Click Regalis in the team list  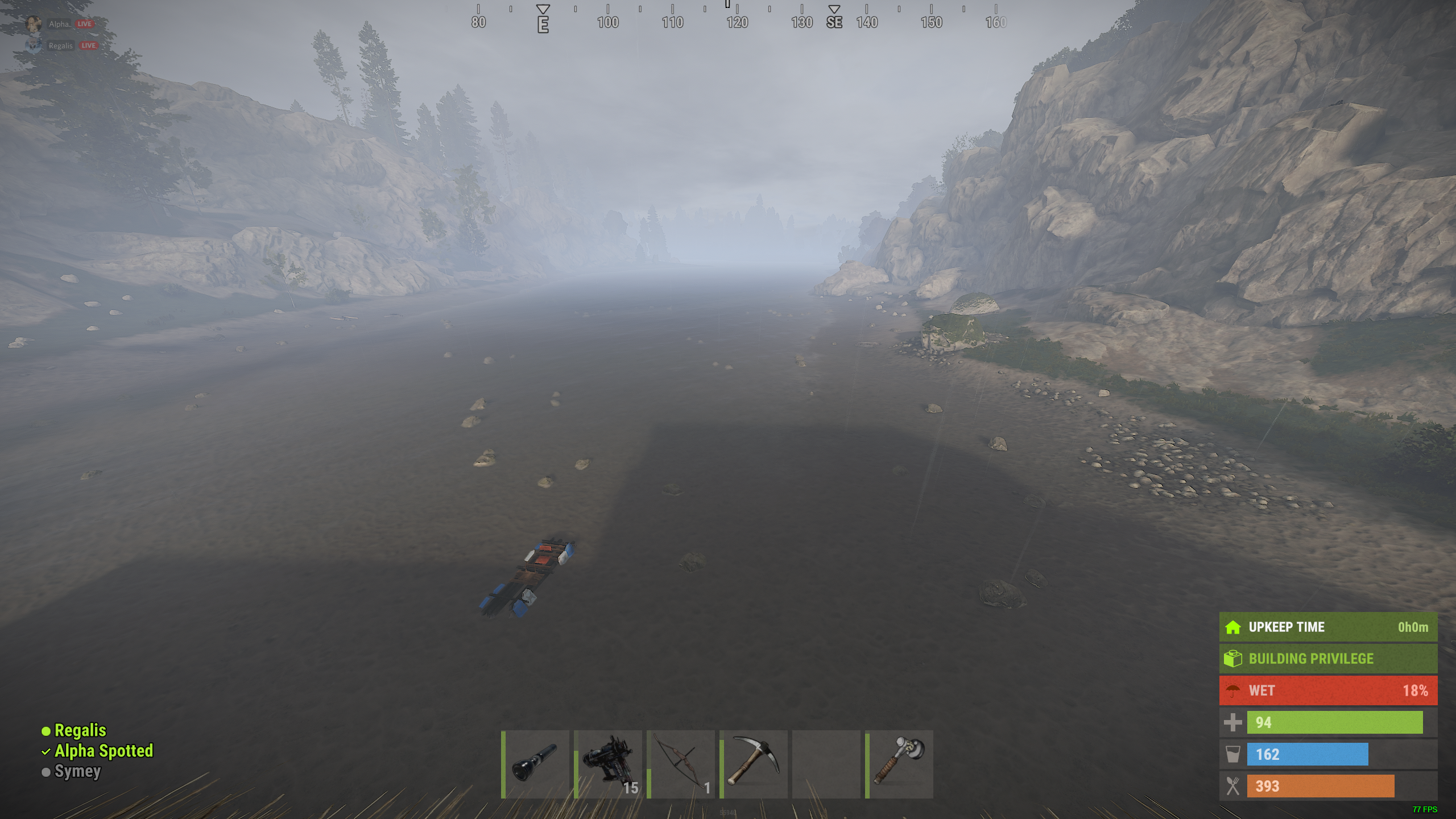80,730
